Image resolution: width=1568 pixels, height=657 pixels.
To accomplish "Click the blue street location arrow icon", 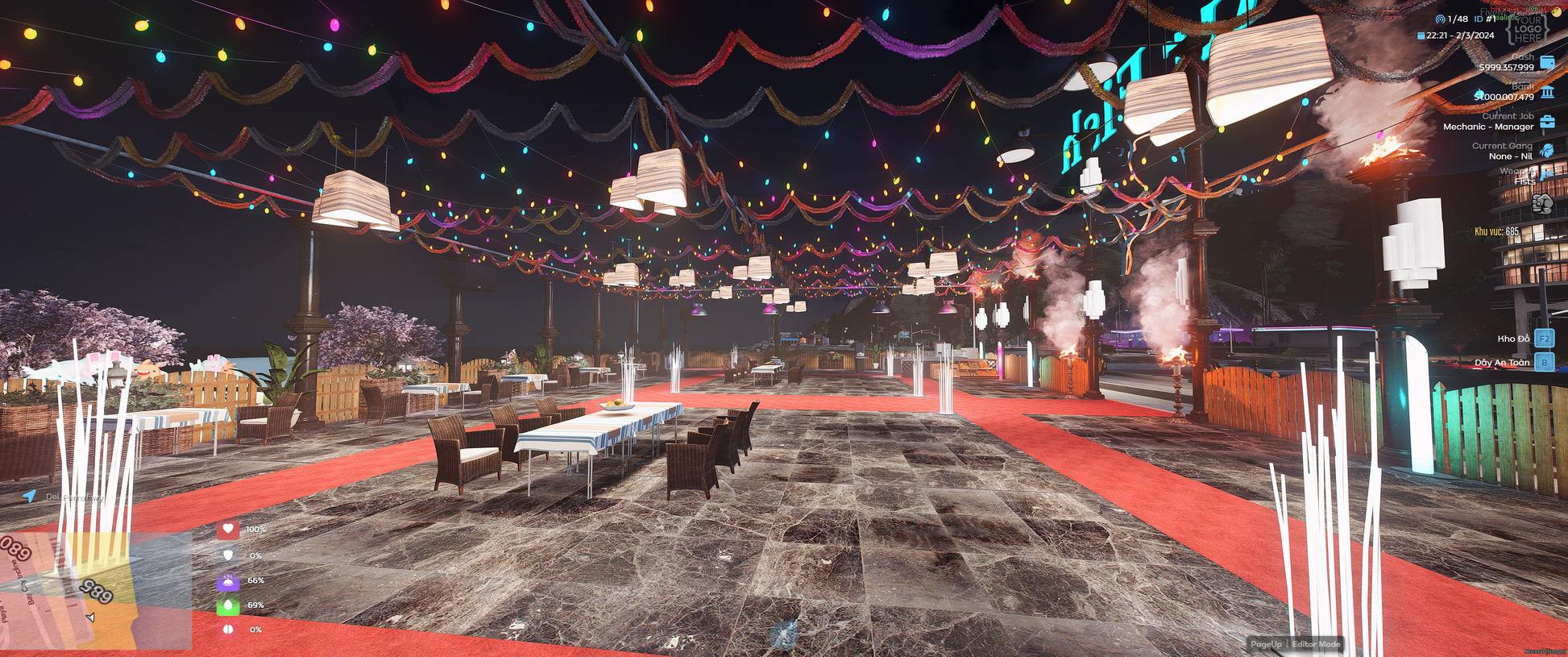I will click(x=30, y=496).
